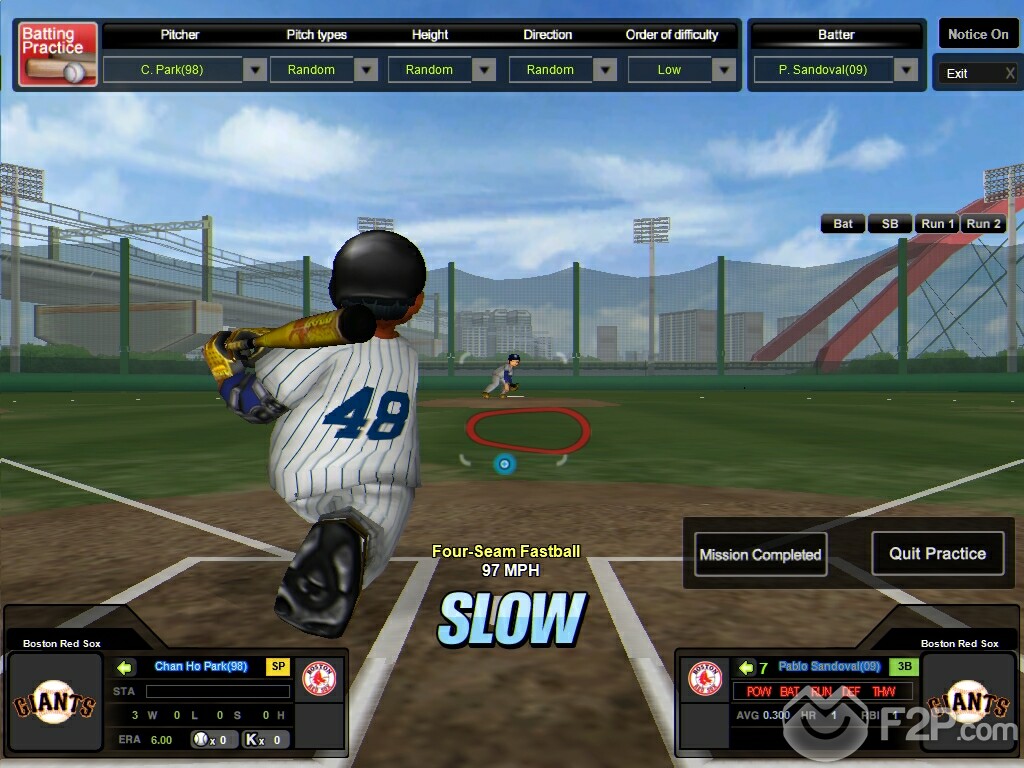Click the Mission Completed button

coord(760,555)
